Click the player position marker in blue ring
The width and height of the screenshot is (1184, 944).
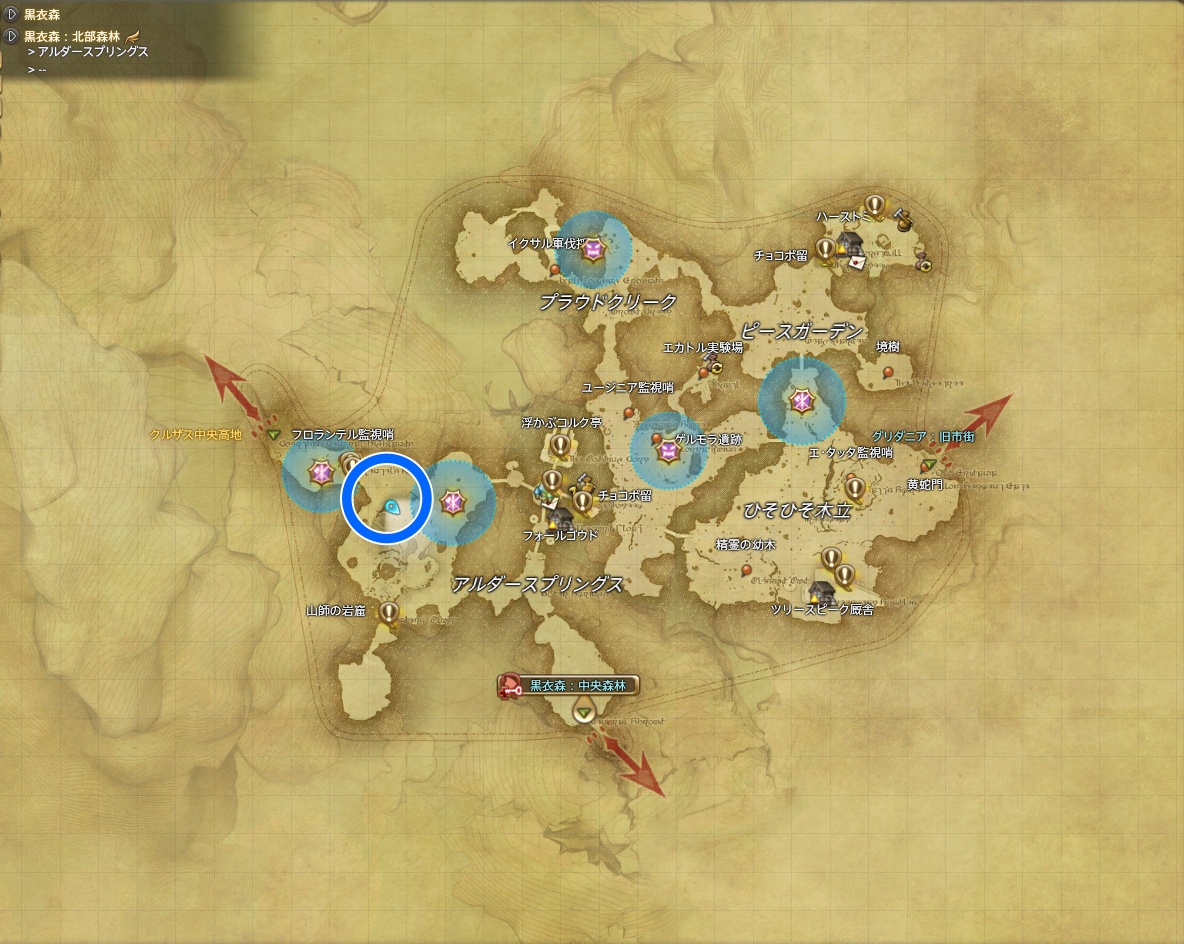tap(393, 506)
